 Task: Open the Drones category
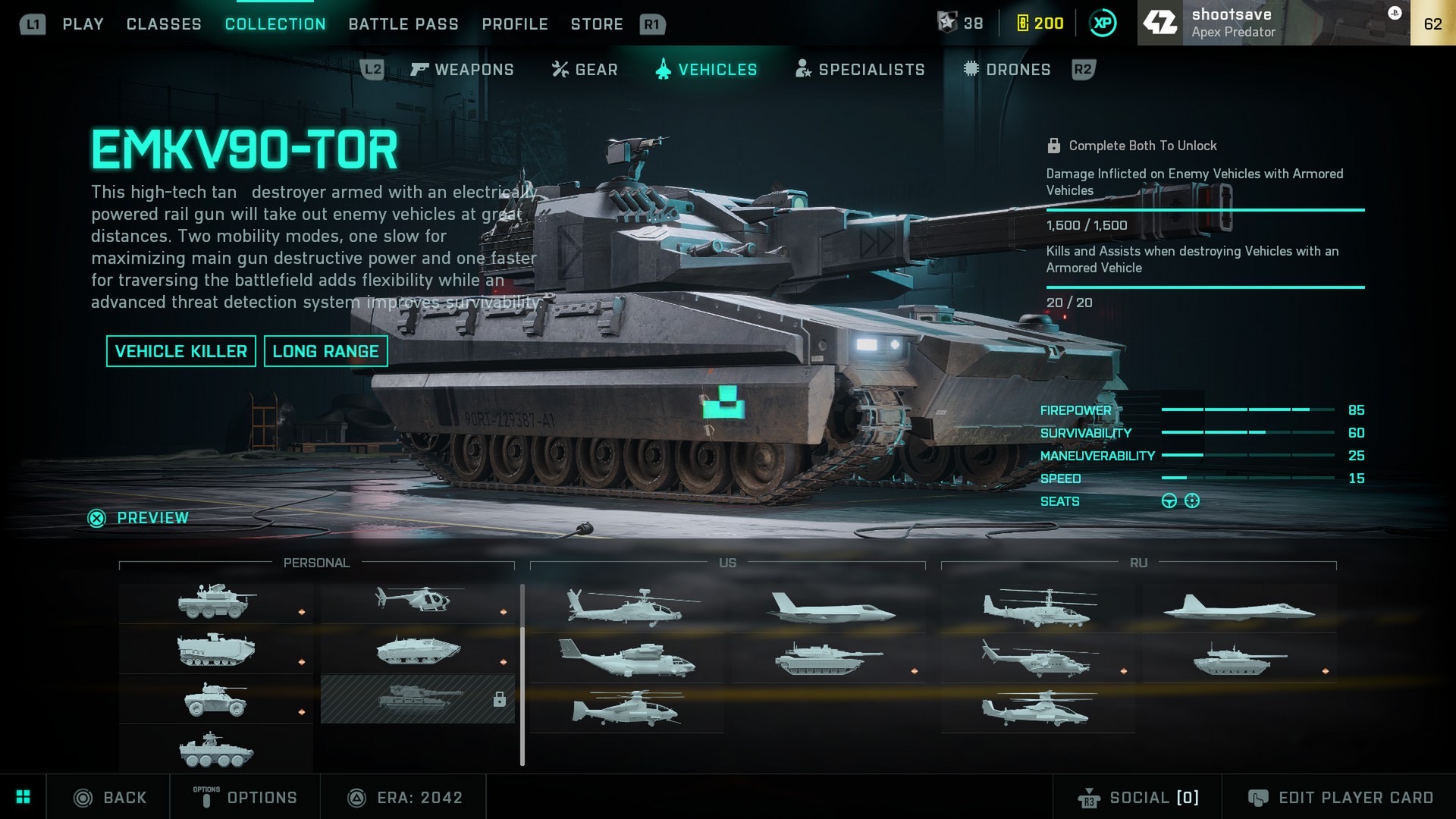tap(1007, 70)
